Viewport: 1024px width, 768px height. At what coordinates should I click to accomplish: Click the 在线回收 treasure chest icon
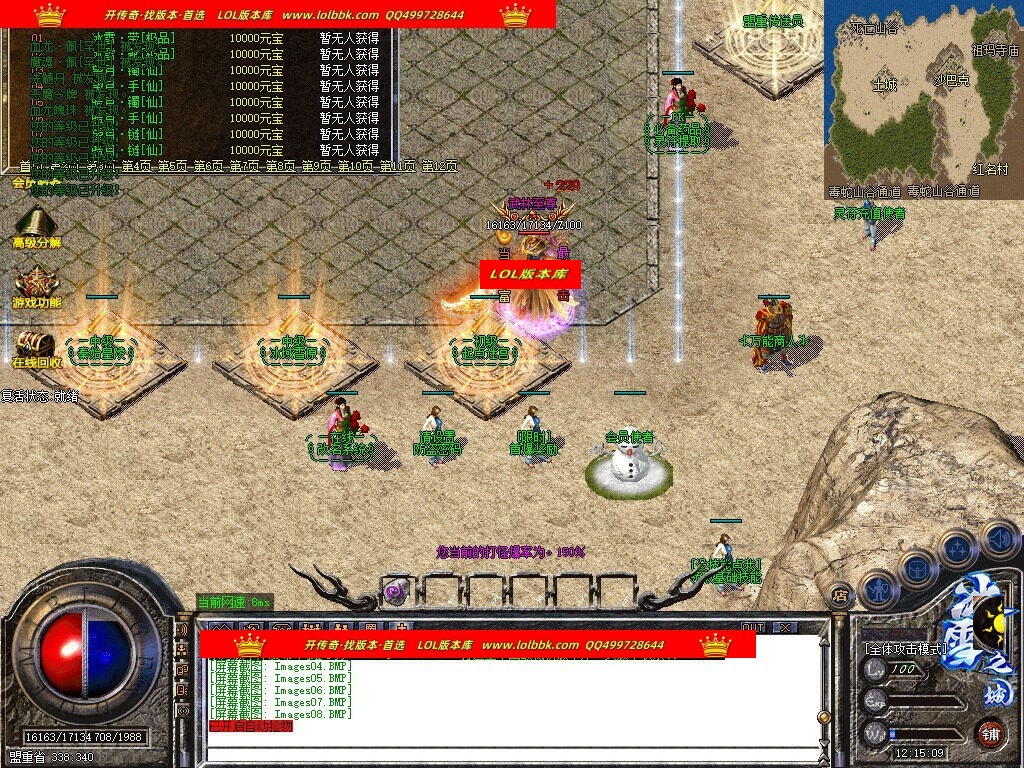(x=34, y=345)
